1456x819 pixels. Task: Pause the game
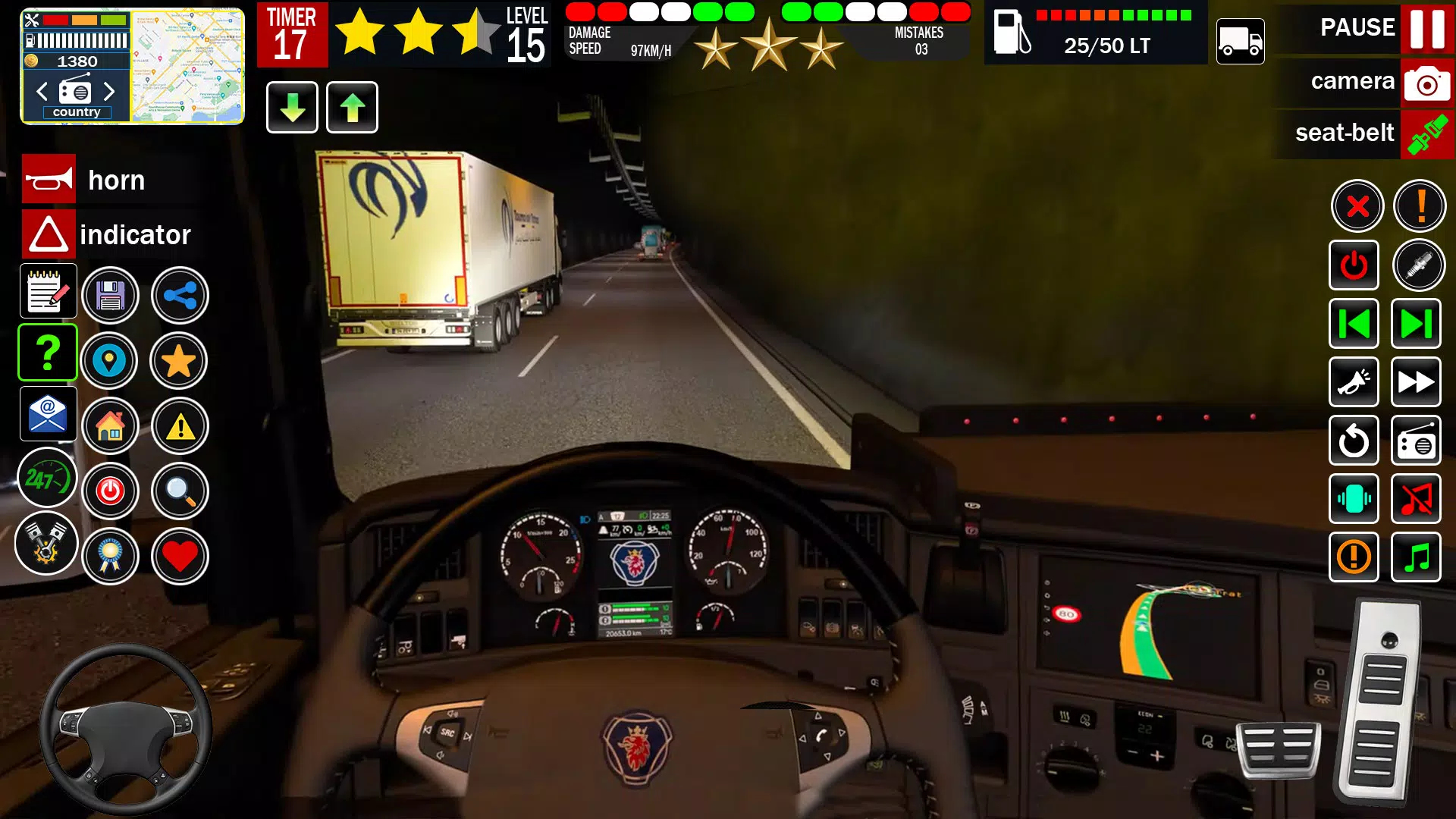coord(1426,28)
